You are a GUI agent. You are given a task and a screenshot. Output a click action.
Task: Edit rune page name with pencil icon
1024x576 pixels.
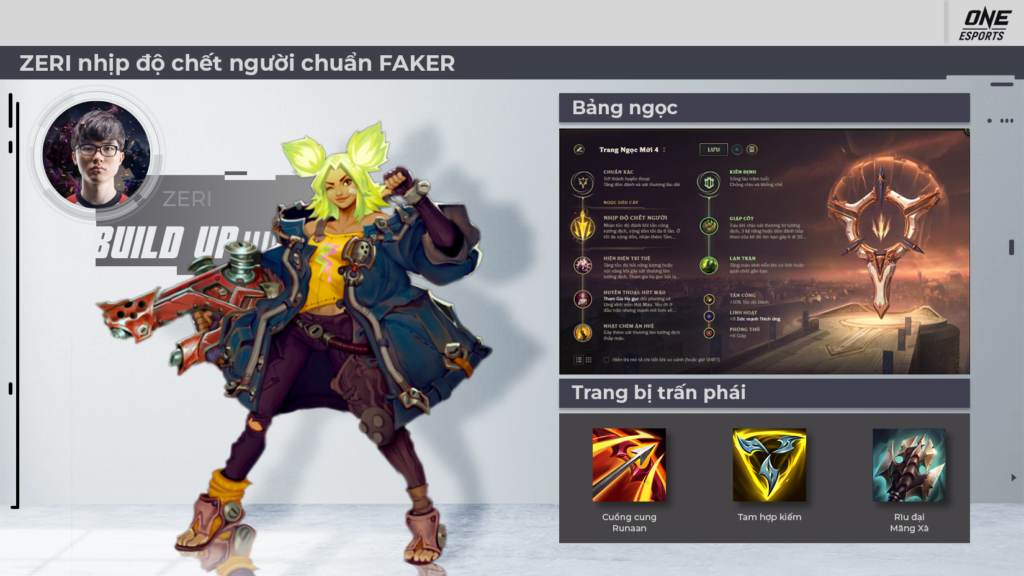coord(579,150)
